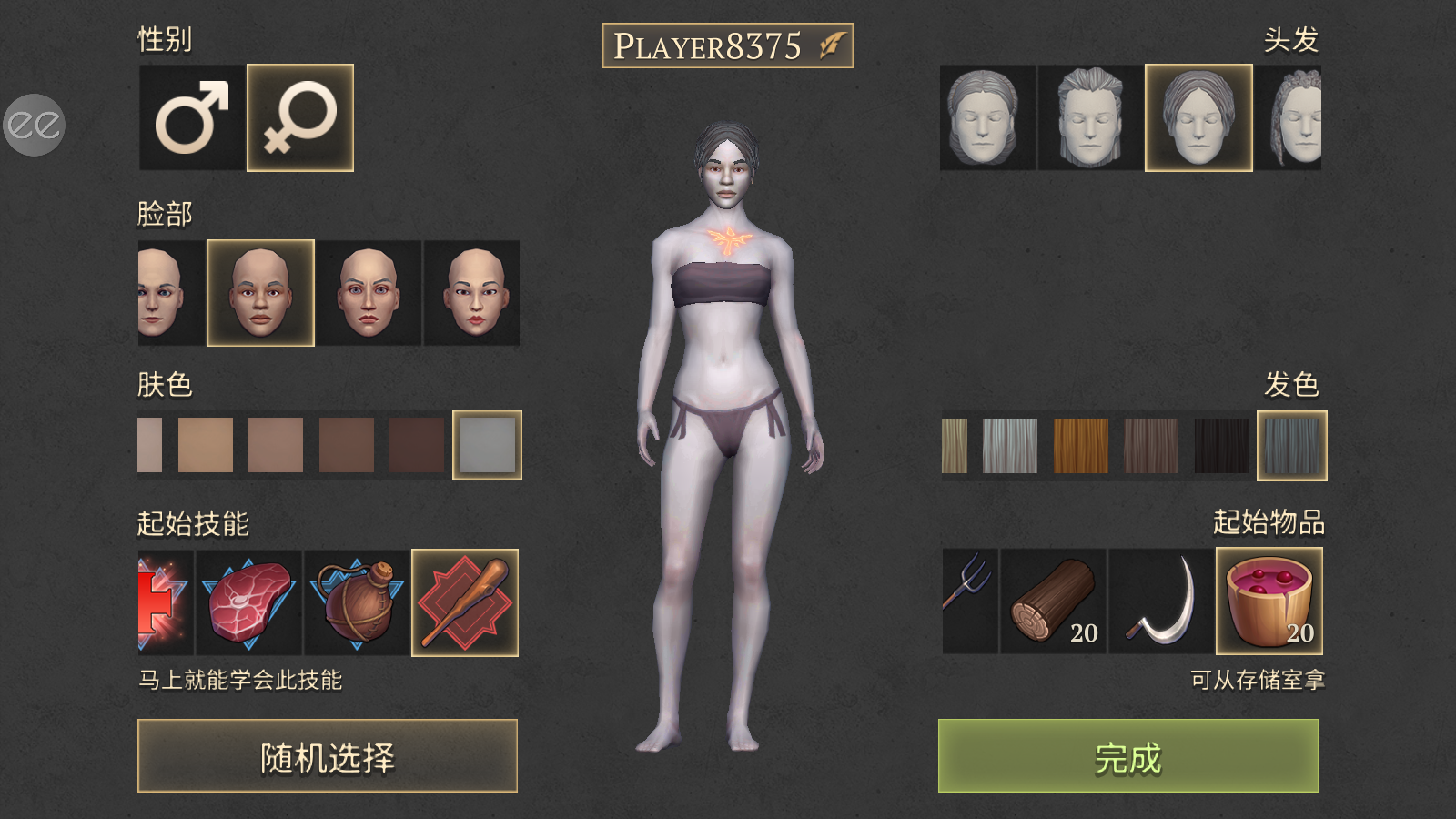Pick the black hair color swatch
Screen dimensions: 1456x819
(1221, 445)
